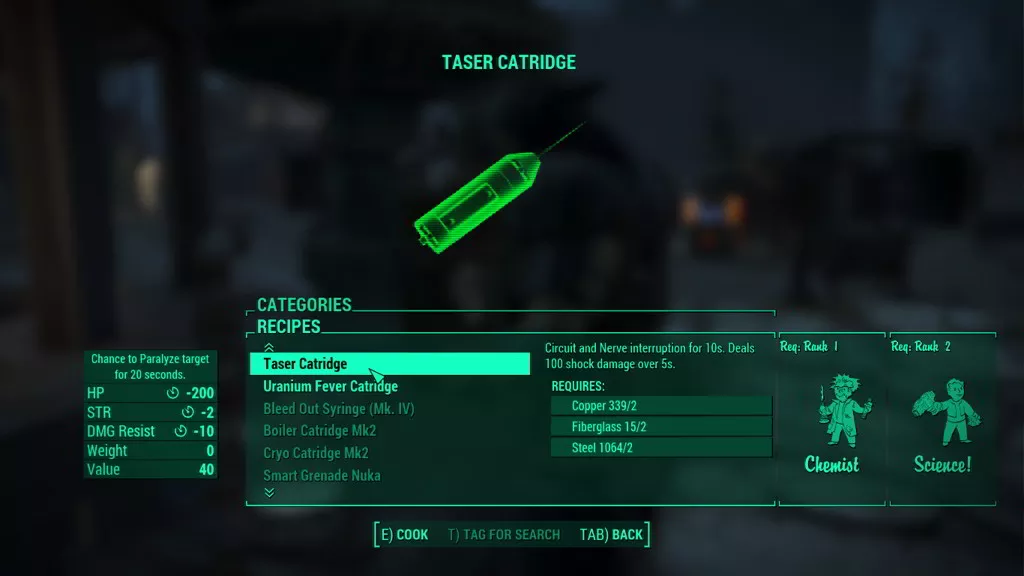Viewport: 1024px width, 576px height.
Task: Select the Taser Catridge recipe
Action: [388, 364]
